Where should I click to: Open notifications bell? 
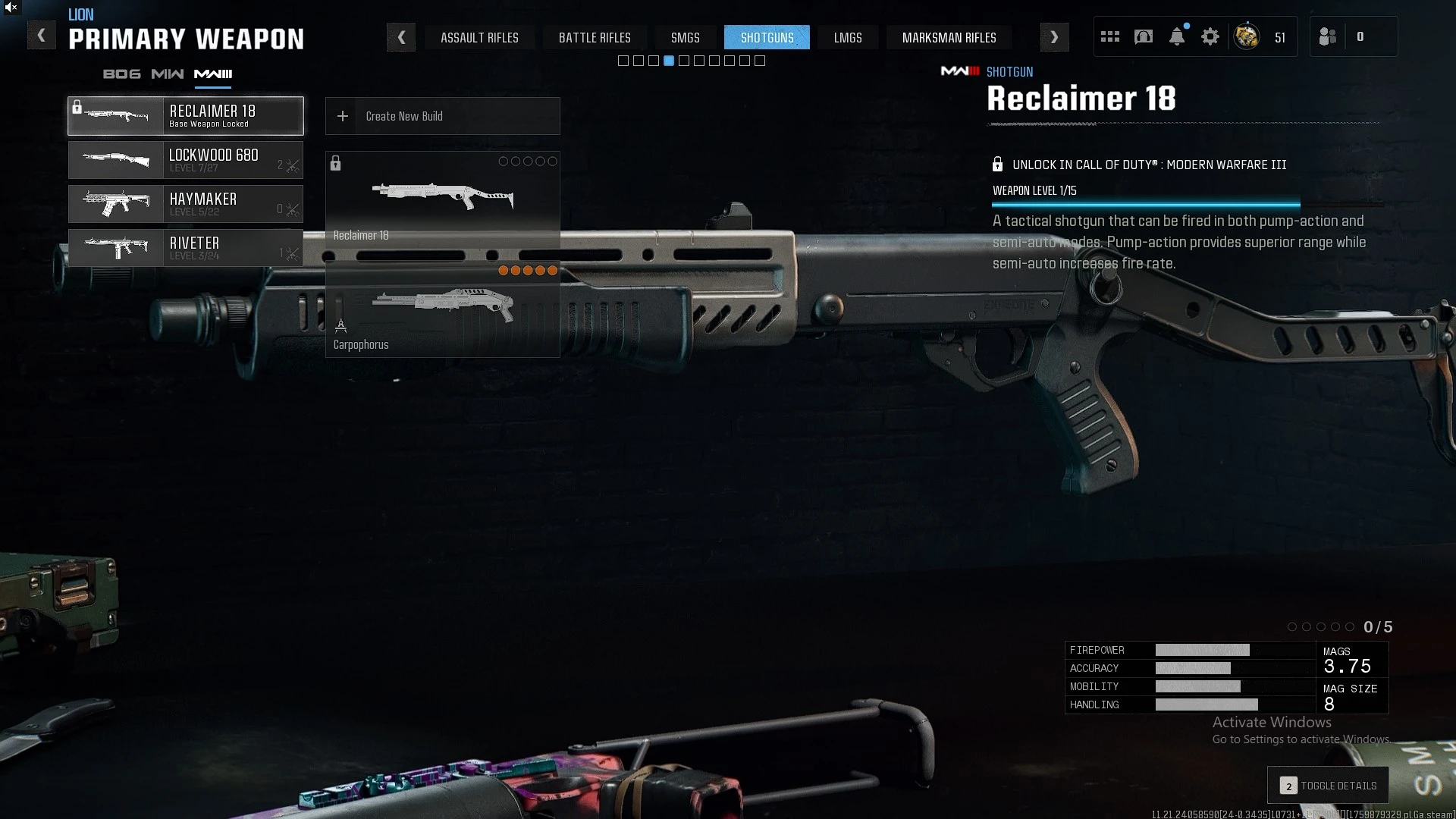click(1177, 36)
